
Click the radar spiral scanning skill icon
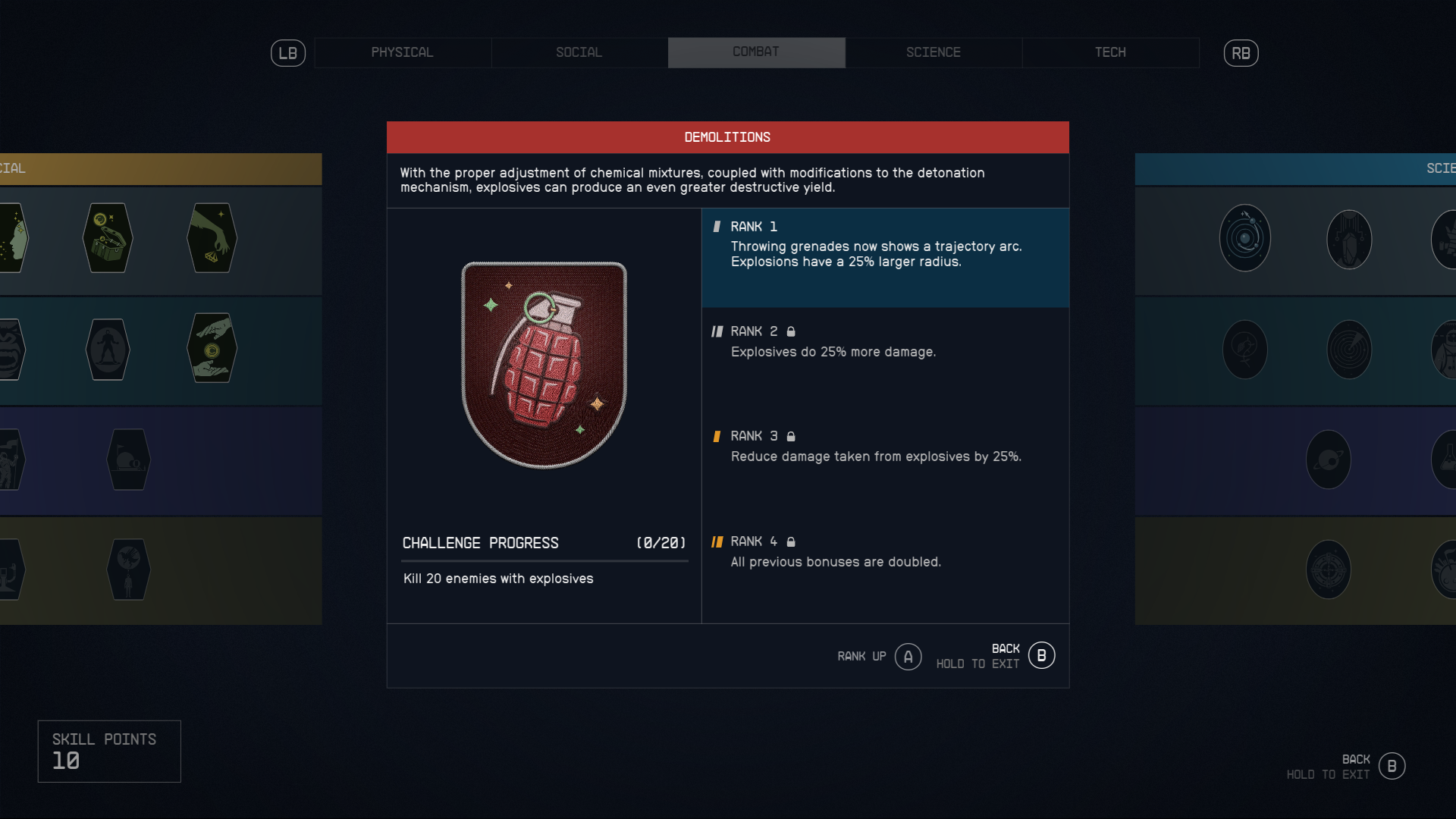tap(1350, 349)
